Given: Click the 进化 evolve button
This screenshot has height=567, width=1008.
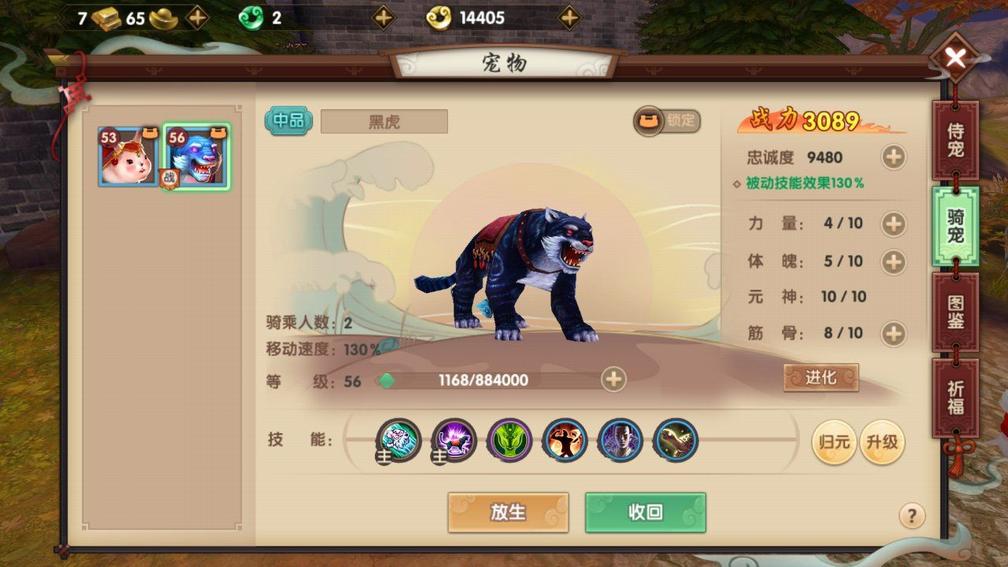Looking at the screenshot, I should [x=821, y=377].
